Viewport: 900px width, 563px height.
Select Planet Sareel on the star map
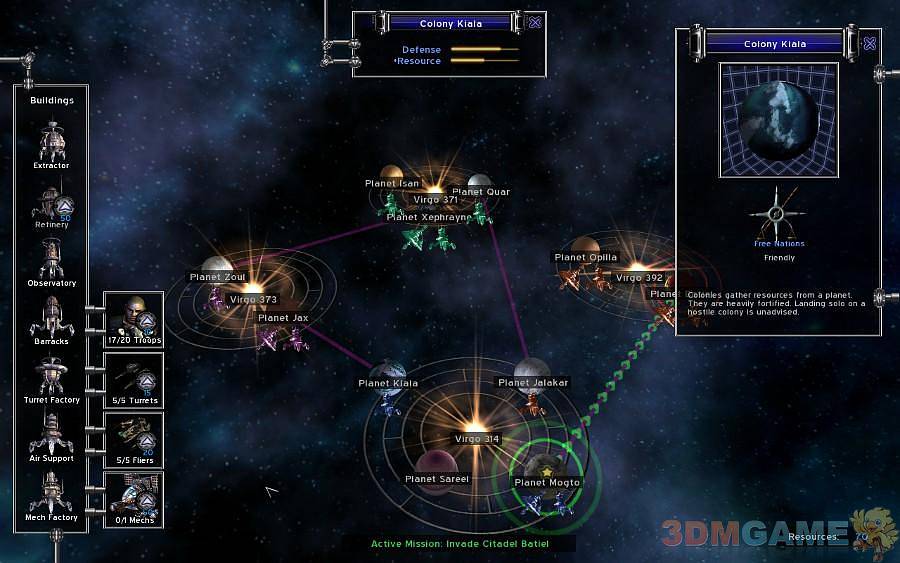pyautogui.click(x=437, y=464)
